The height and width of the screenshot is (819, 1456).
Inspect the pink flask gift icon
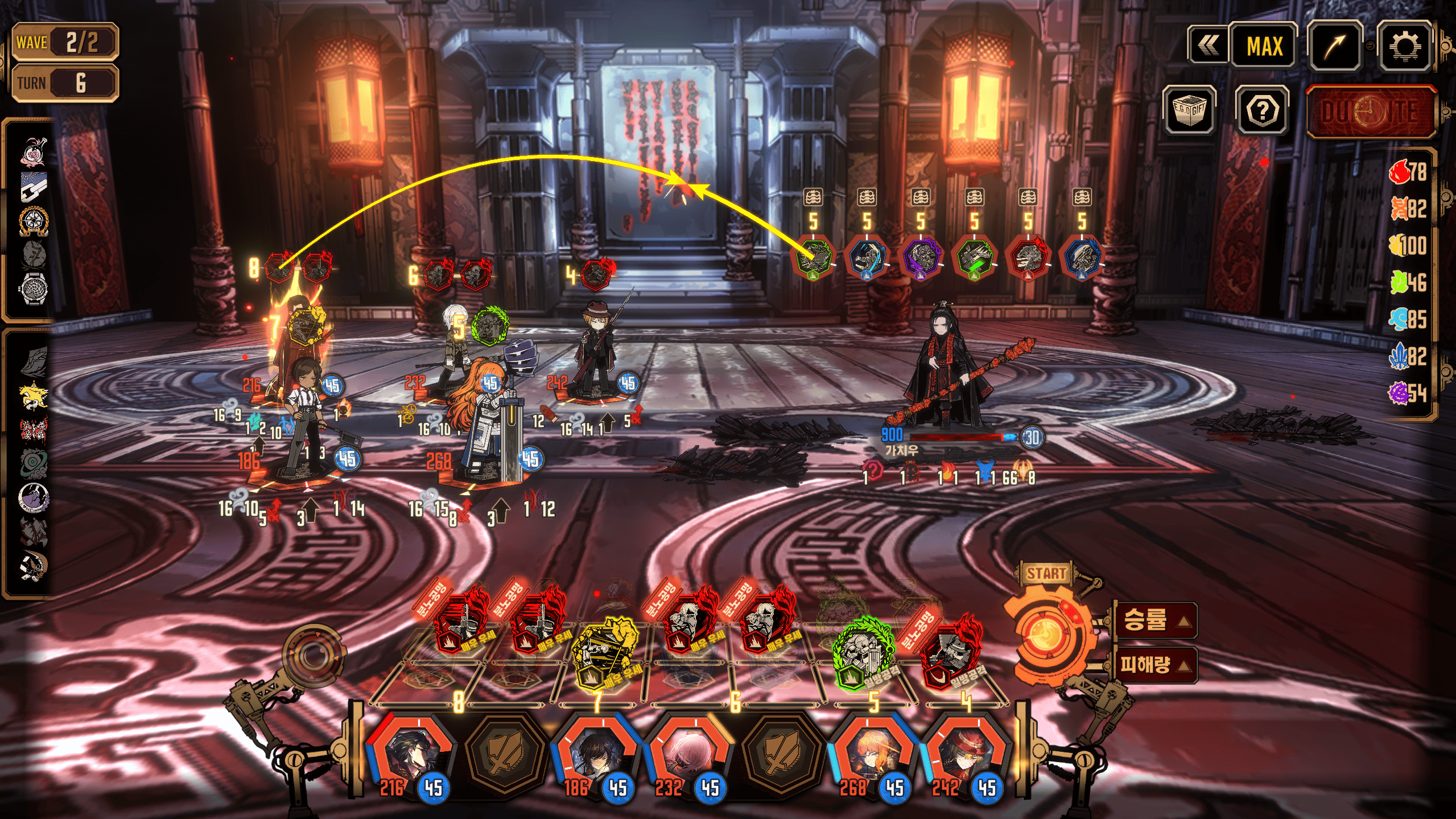tap(34, 153)
